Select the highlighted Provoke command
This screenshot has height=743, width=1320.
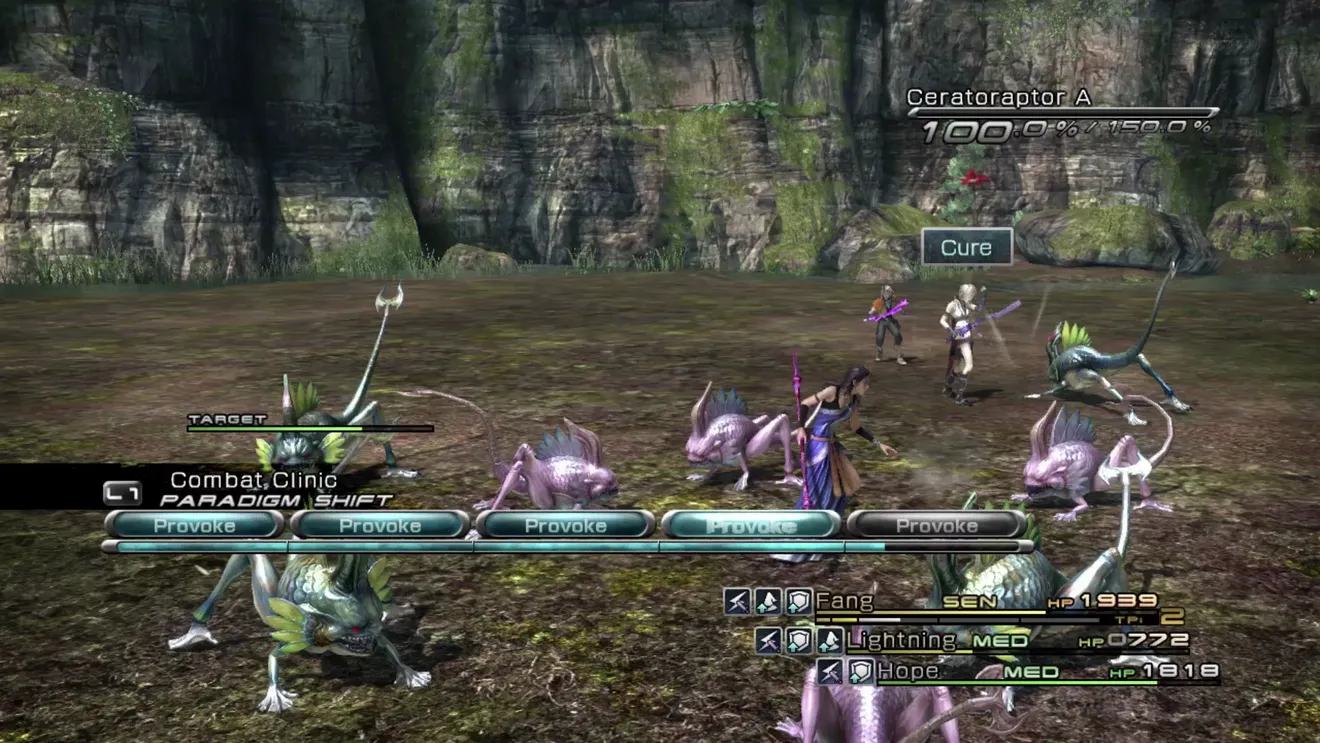[x=750, y=525]
